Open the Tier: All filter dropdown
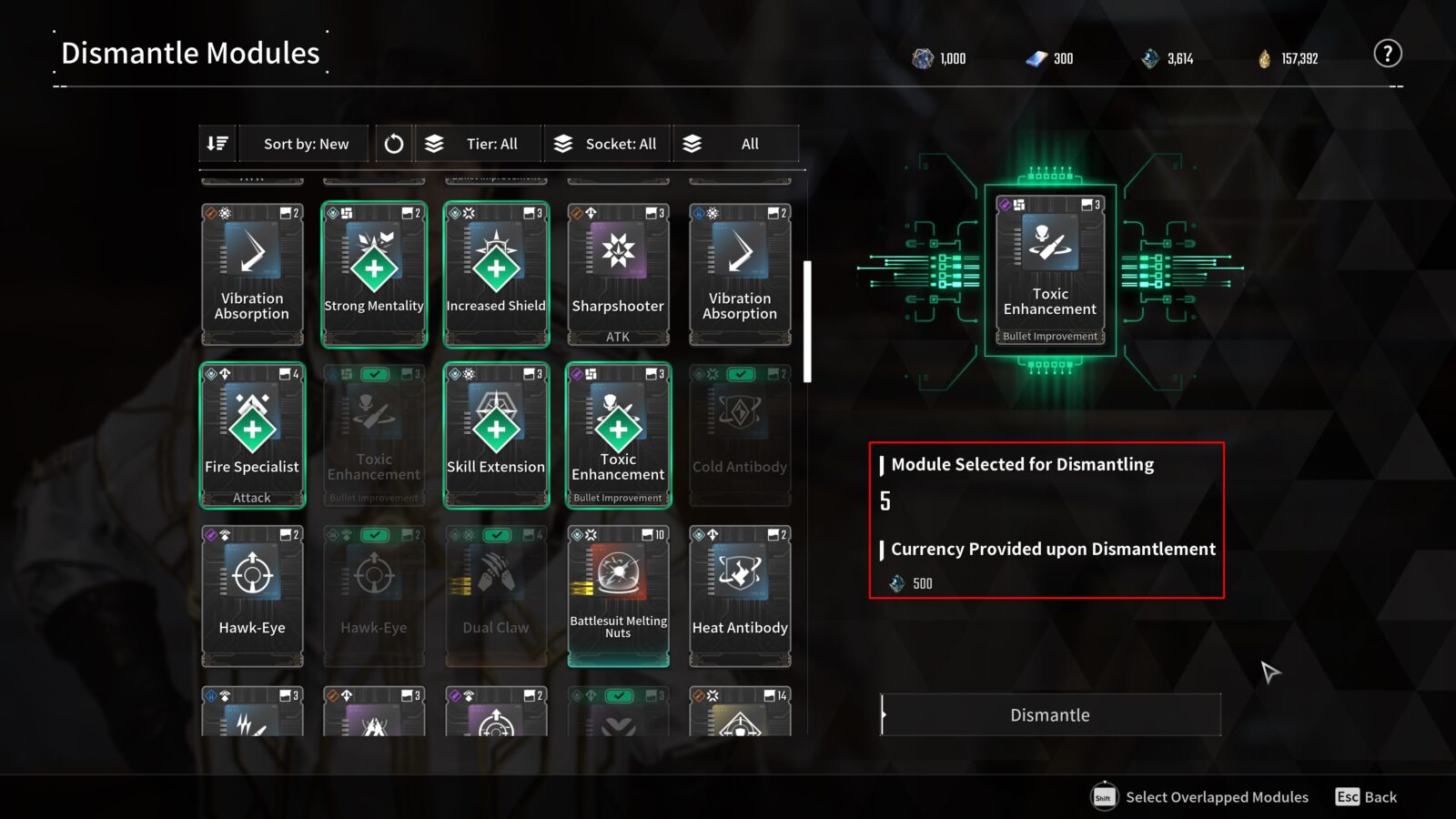Screen dimensions: 1456x819 point(476,143)
